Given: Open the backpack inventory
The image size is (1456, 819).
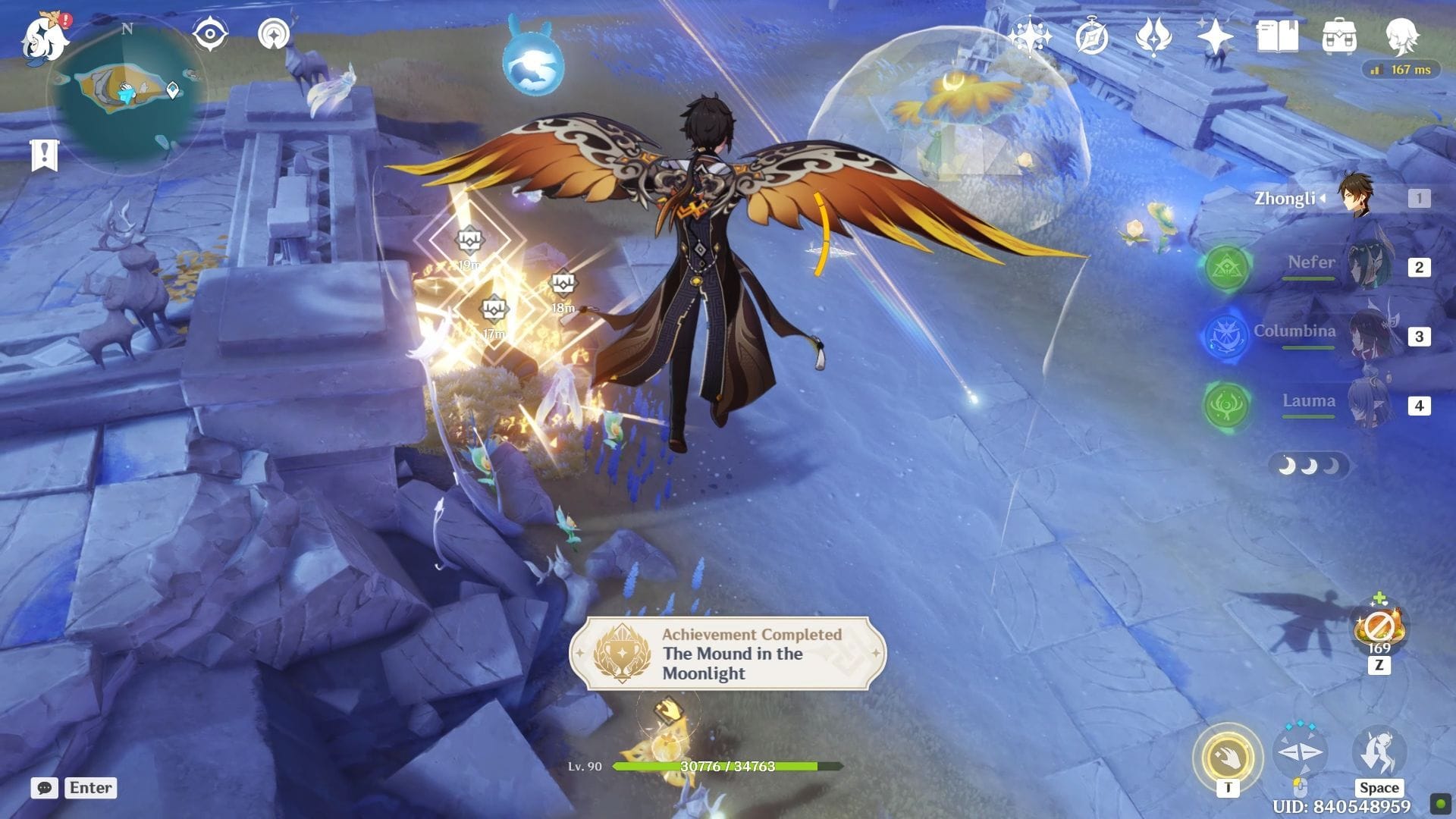Looking at the screenshot, I should 1338,36.
